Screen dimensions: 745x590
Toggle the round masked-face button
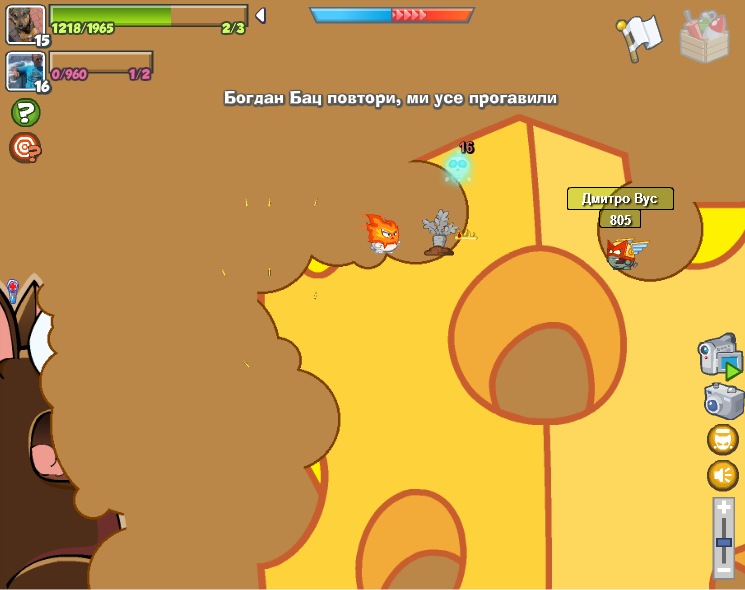tap(723, 440)
